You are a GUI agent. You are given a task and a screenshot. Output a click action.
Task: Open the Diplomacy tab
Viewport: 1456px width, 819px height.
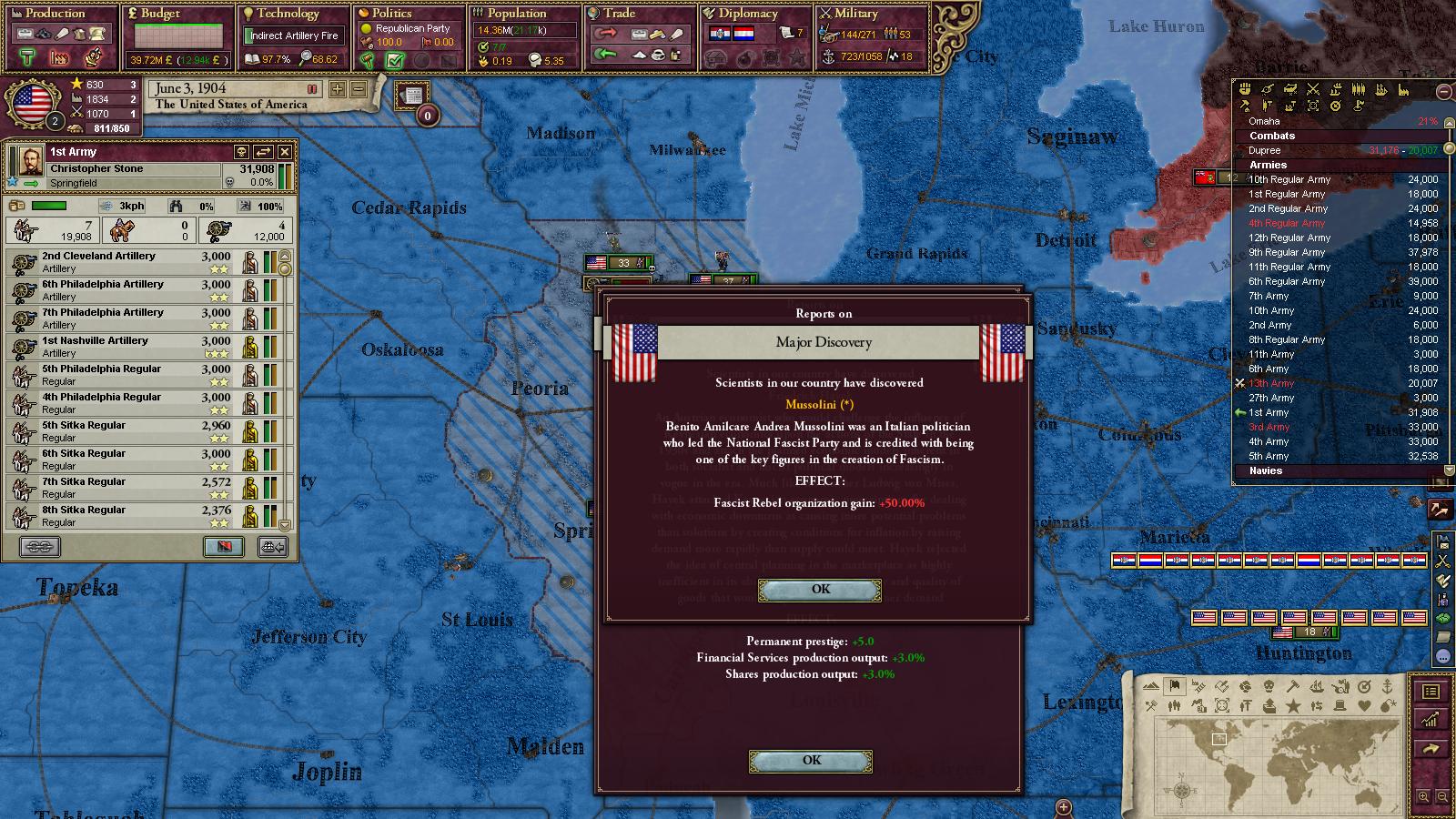click(x=748, y=14)
